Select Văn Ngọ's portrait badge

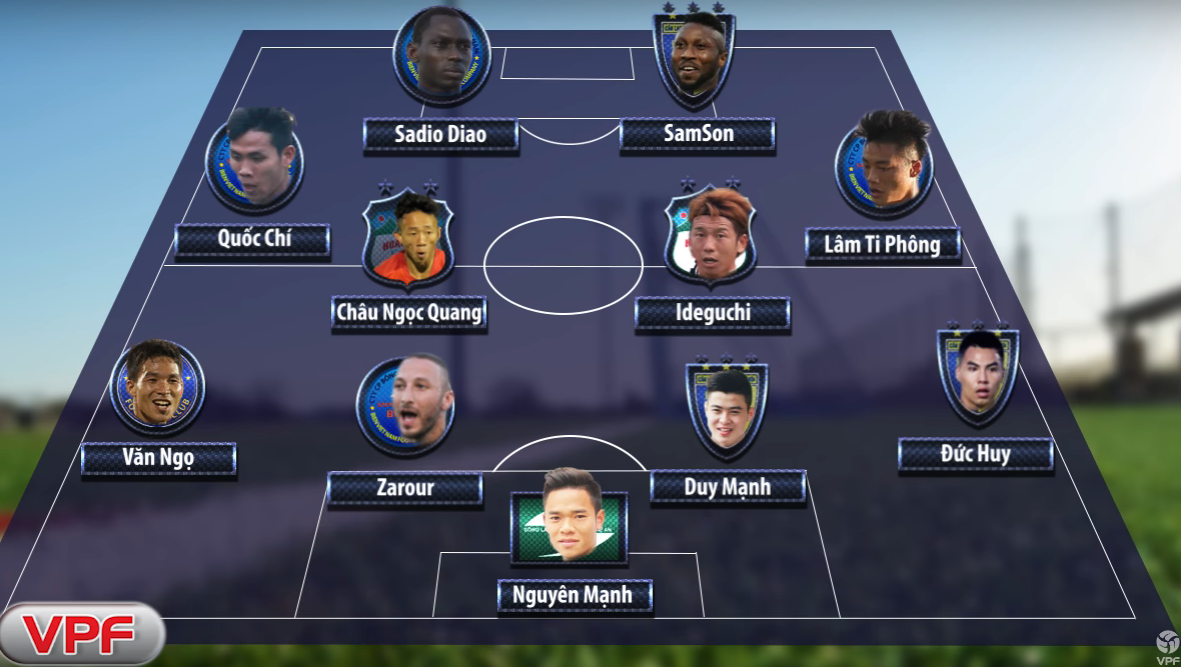point(158,387)
